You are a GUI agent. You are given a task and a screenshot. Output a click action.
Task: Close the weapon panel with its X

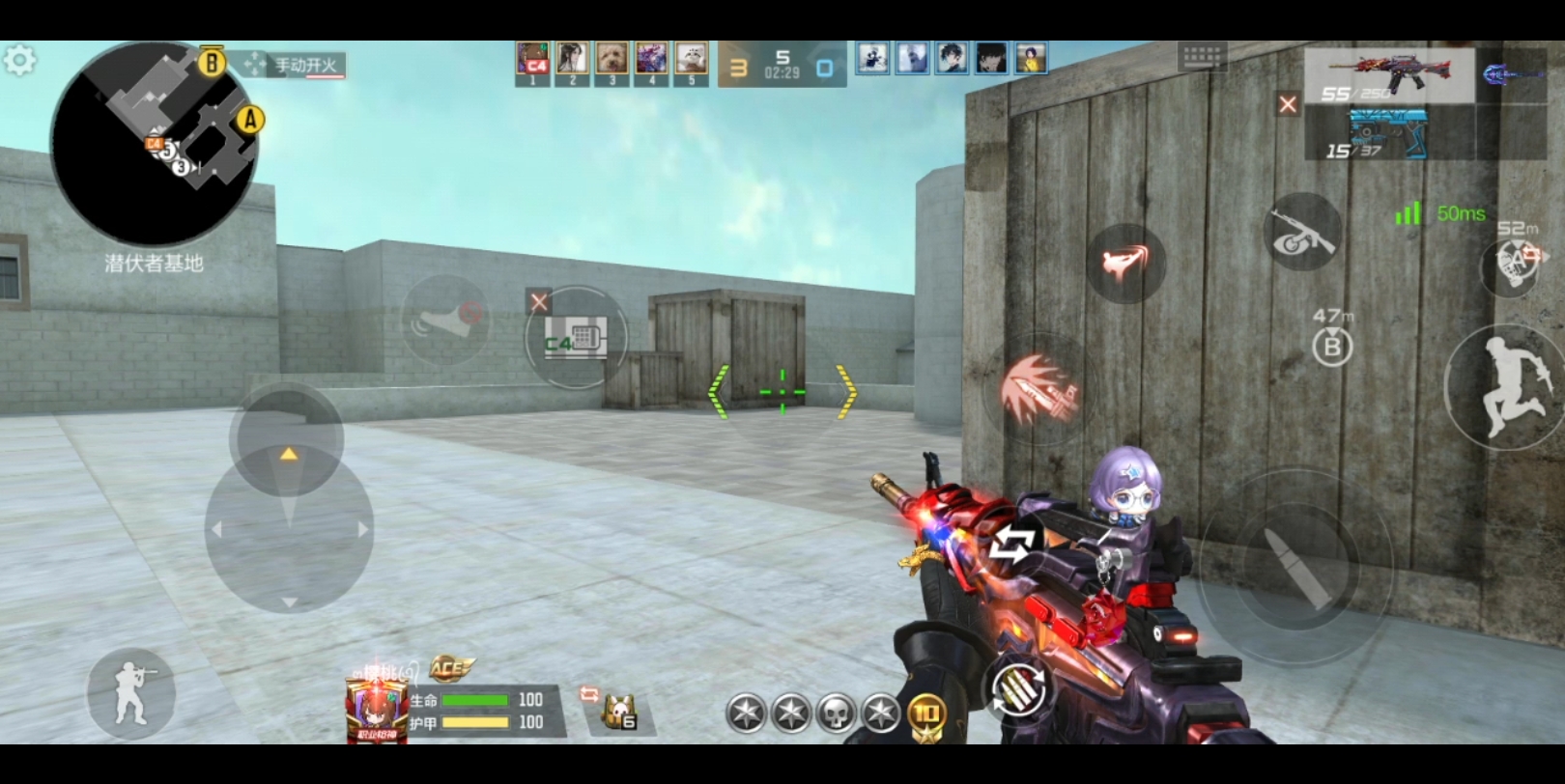click(1288, 104)
